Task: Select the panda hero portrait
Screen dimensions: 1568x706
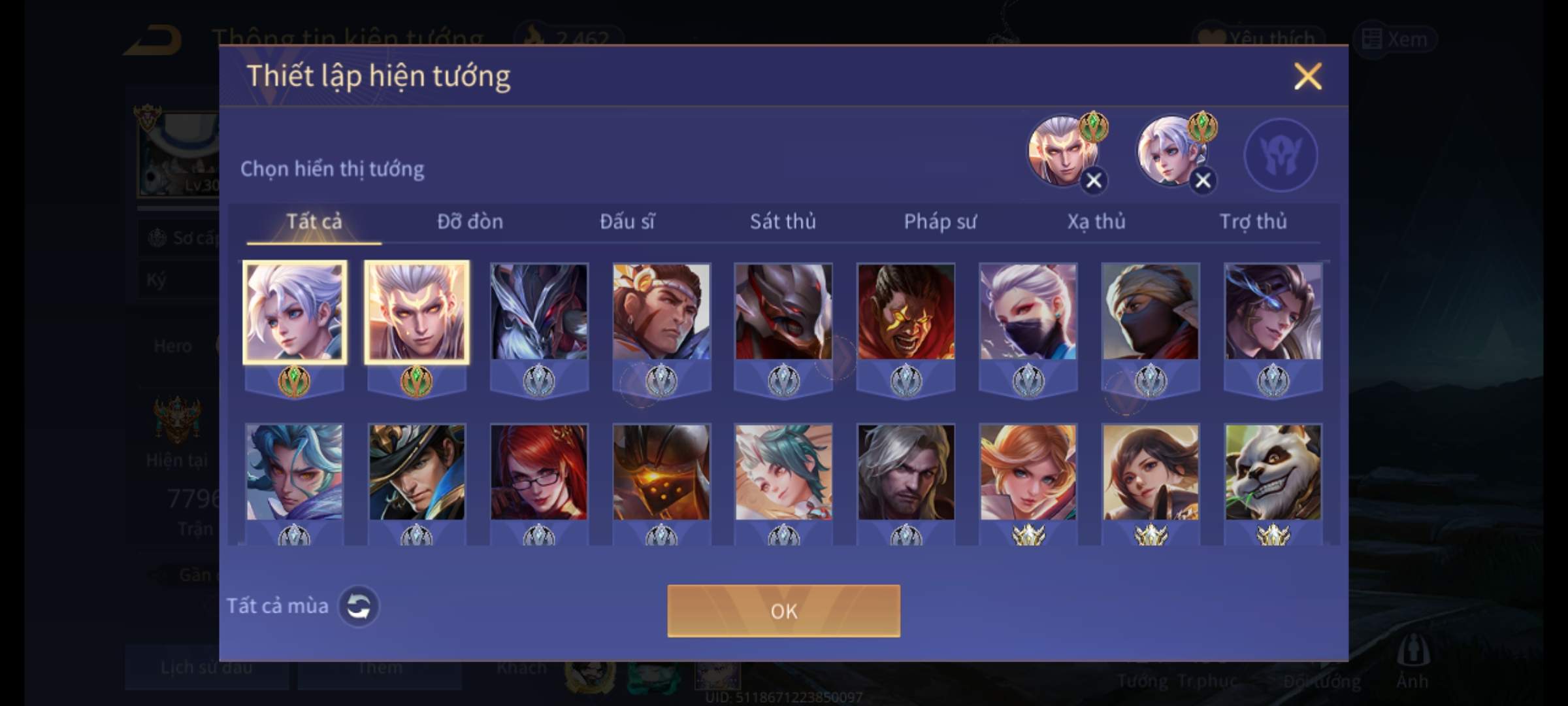Action: (x=1273, y=472)
